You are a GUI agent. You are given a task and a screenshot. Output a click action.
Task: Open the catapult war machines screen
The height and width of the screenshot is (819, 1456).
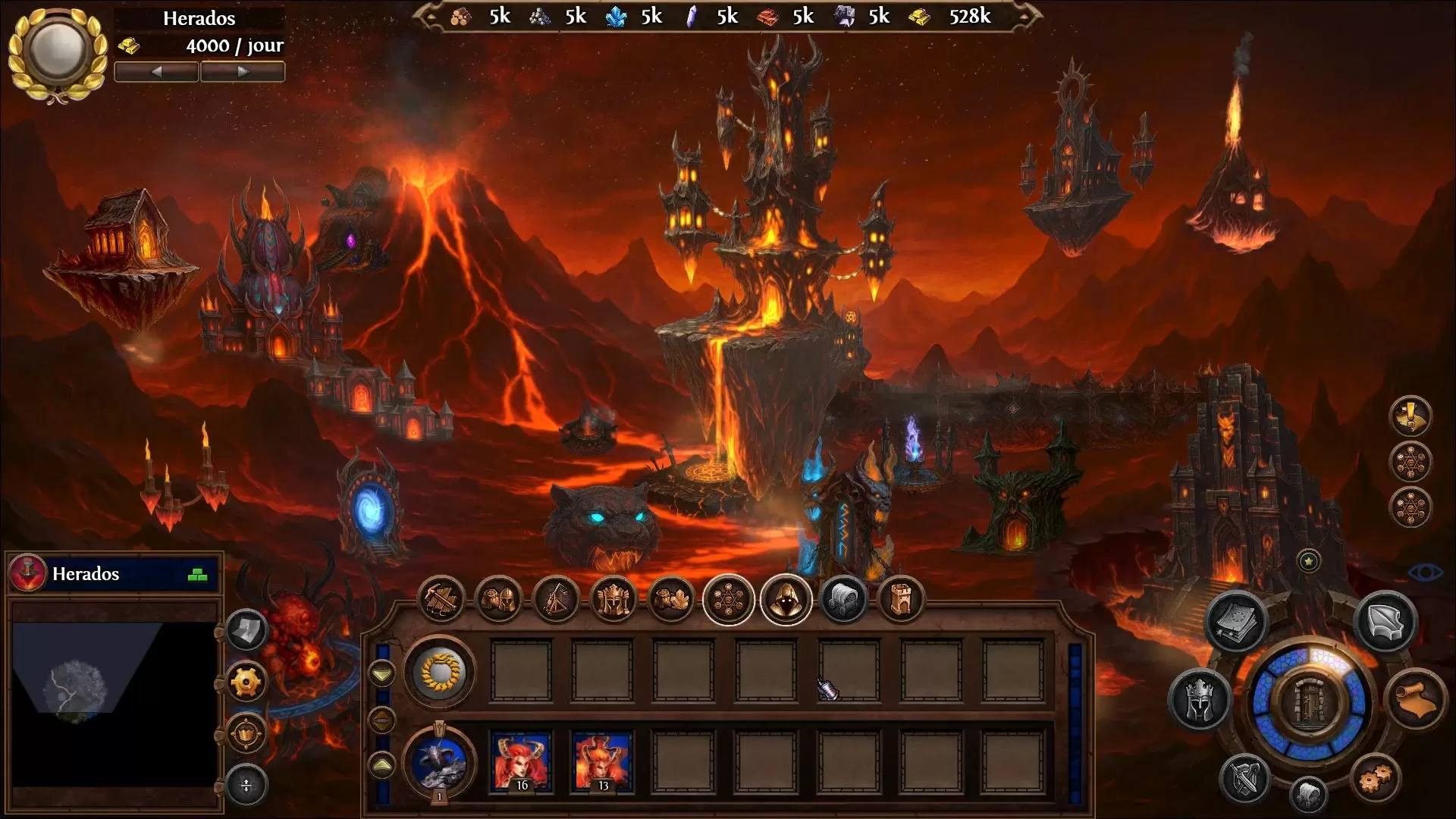[556, 600]
